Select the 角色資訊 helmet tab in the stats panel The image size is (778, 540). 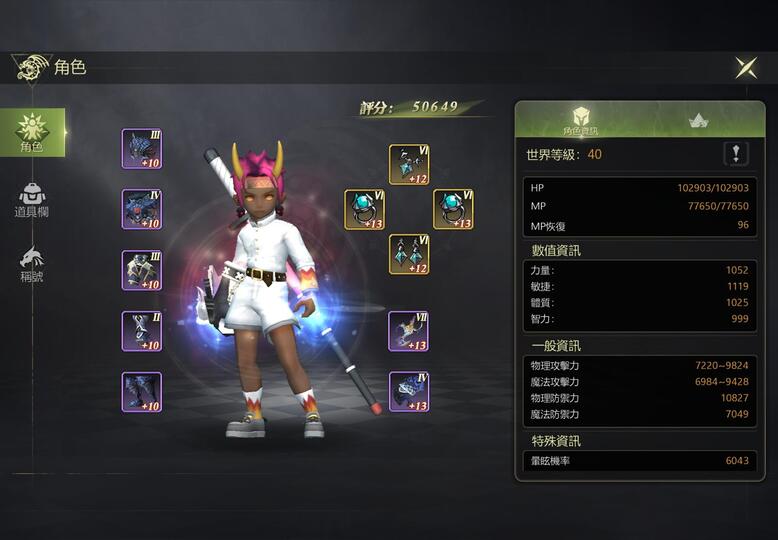[581, 120]
